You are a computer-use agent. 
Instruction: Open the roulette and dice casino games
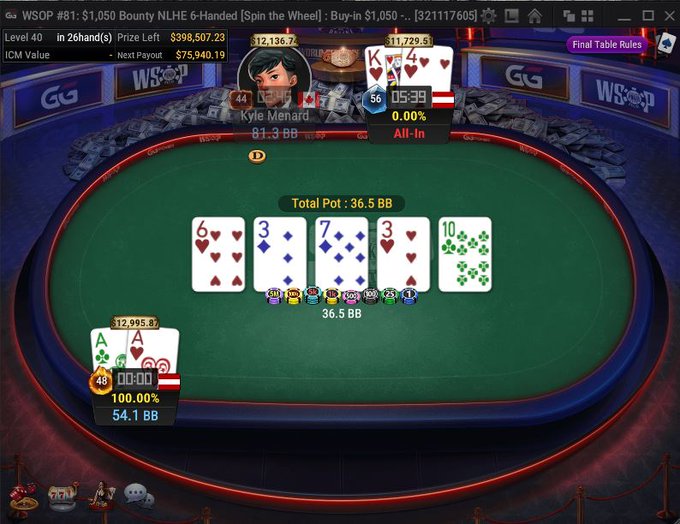point(22,497)
